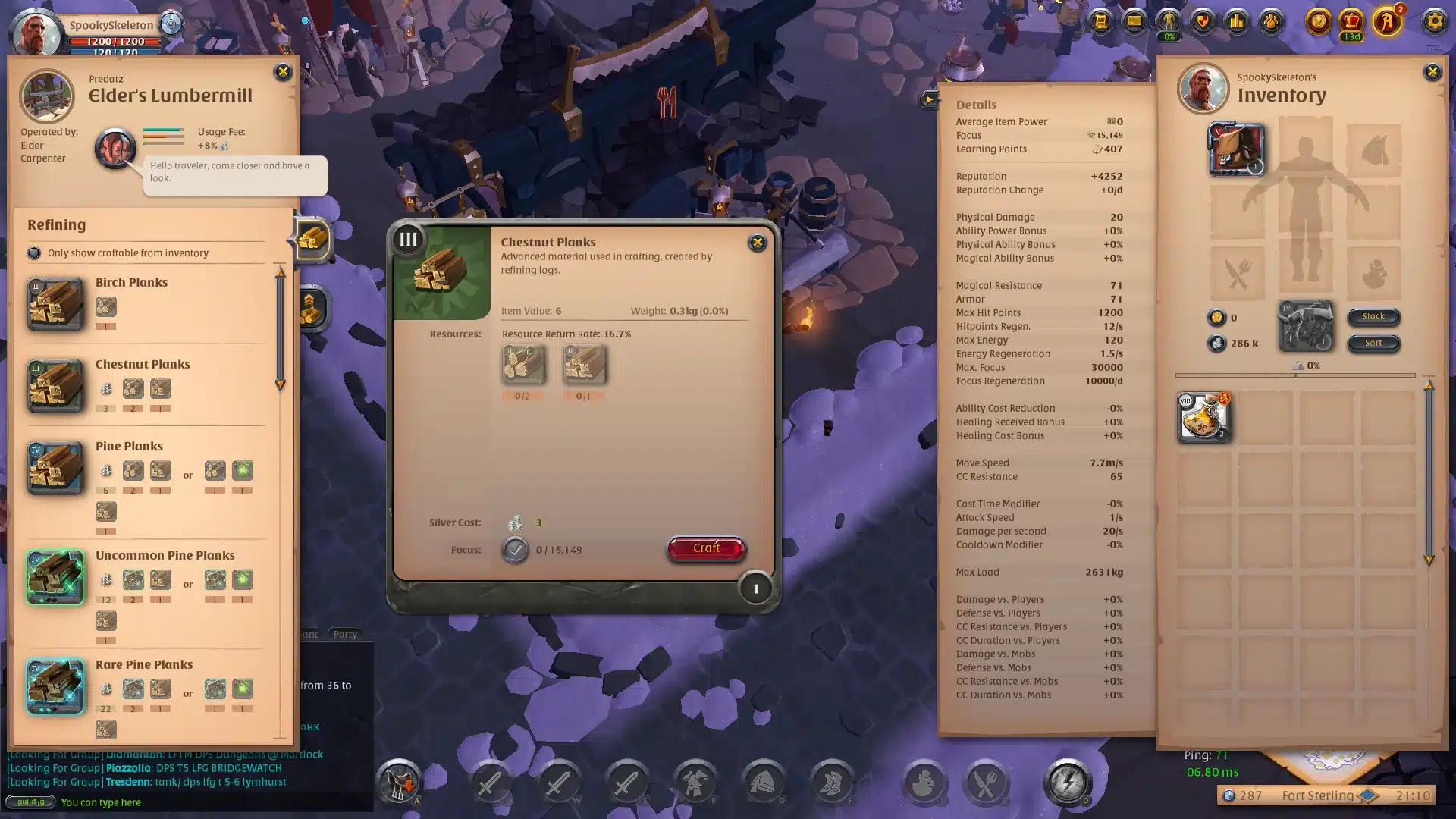The width and height of the screenshot is (1456, 819).
Task: Open the gold coin market icon
Action: [1317, 23]
